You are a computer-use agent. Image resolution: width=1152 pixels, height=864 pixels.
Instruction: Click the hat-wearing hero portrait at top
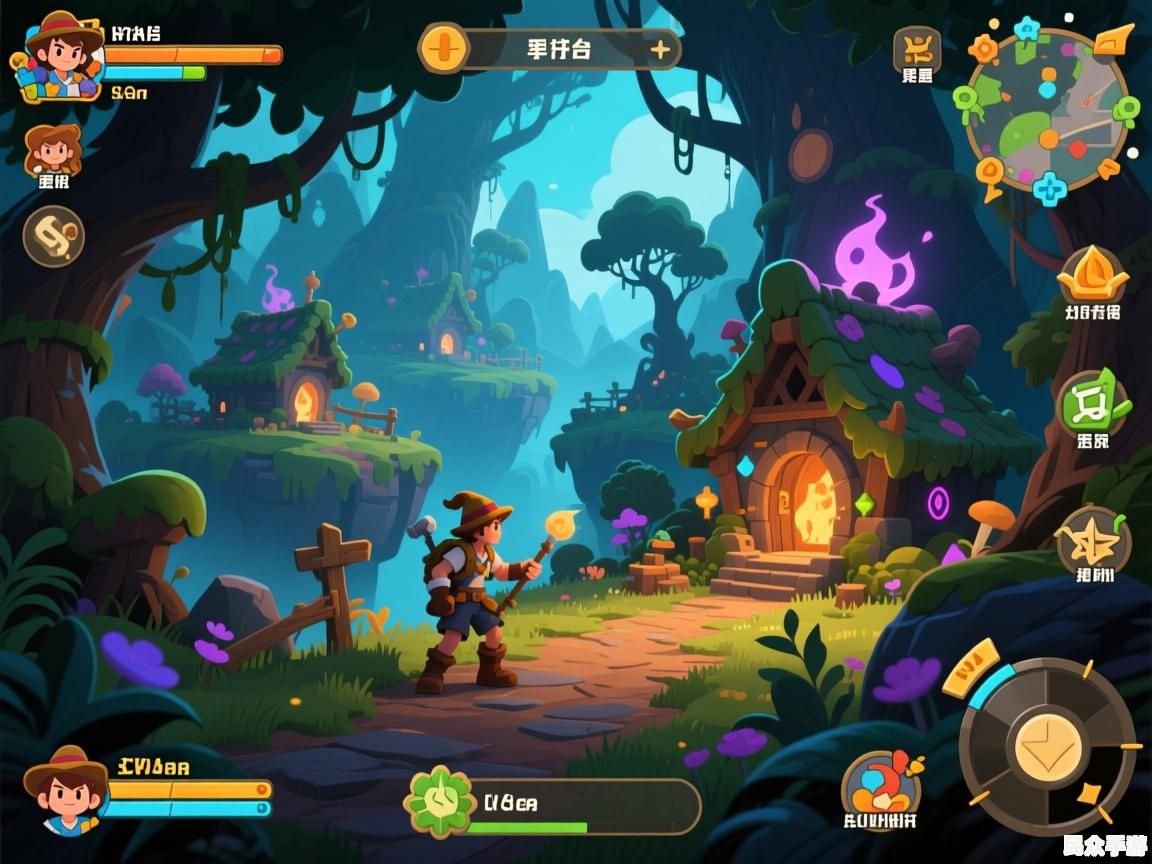(x=60, y=56)
